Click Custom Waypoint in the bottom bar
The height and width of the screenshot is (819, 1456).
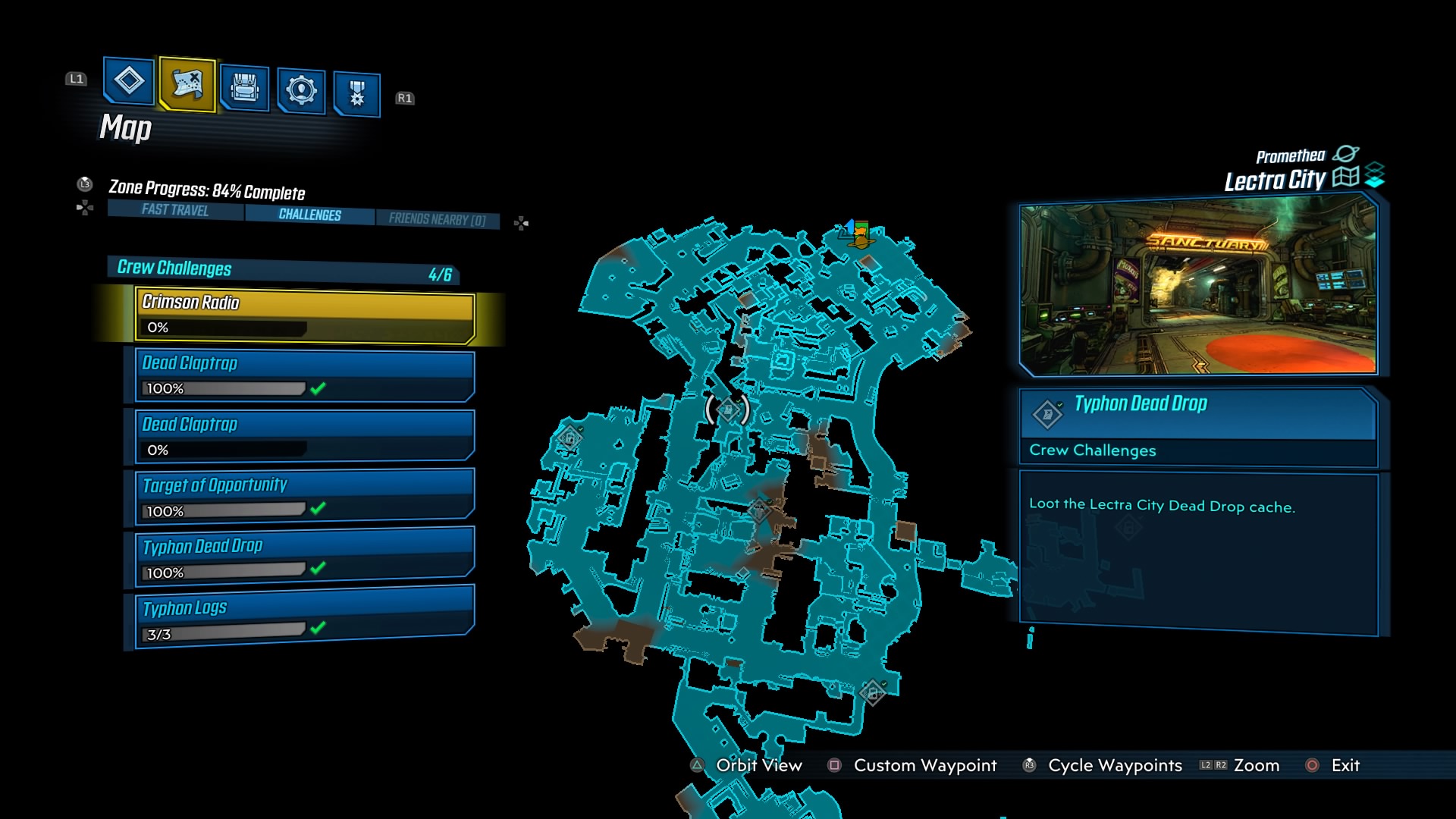coord(924,765)
